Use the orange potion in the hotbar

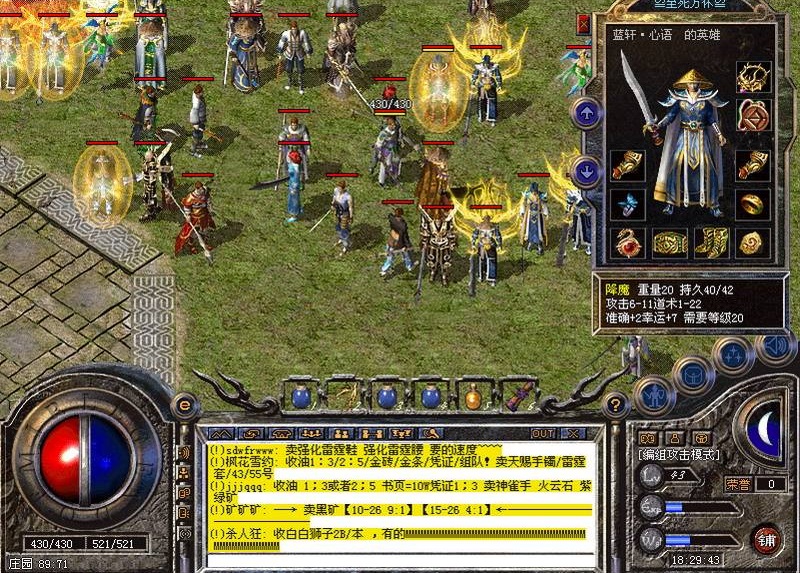(473, 397)
